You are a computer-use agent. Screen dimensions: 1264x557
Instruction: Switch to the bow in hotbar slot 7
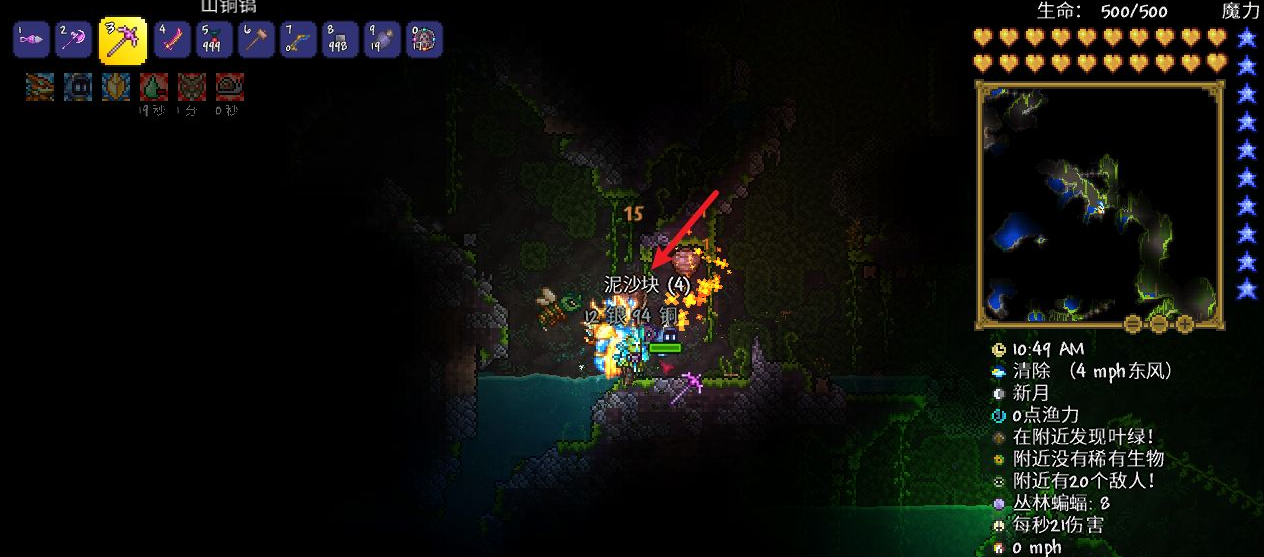click(x=299, y=41)
